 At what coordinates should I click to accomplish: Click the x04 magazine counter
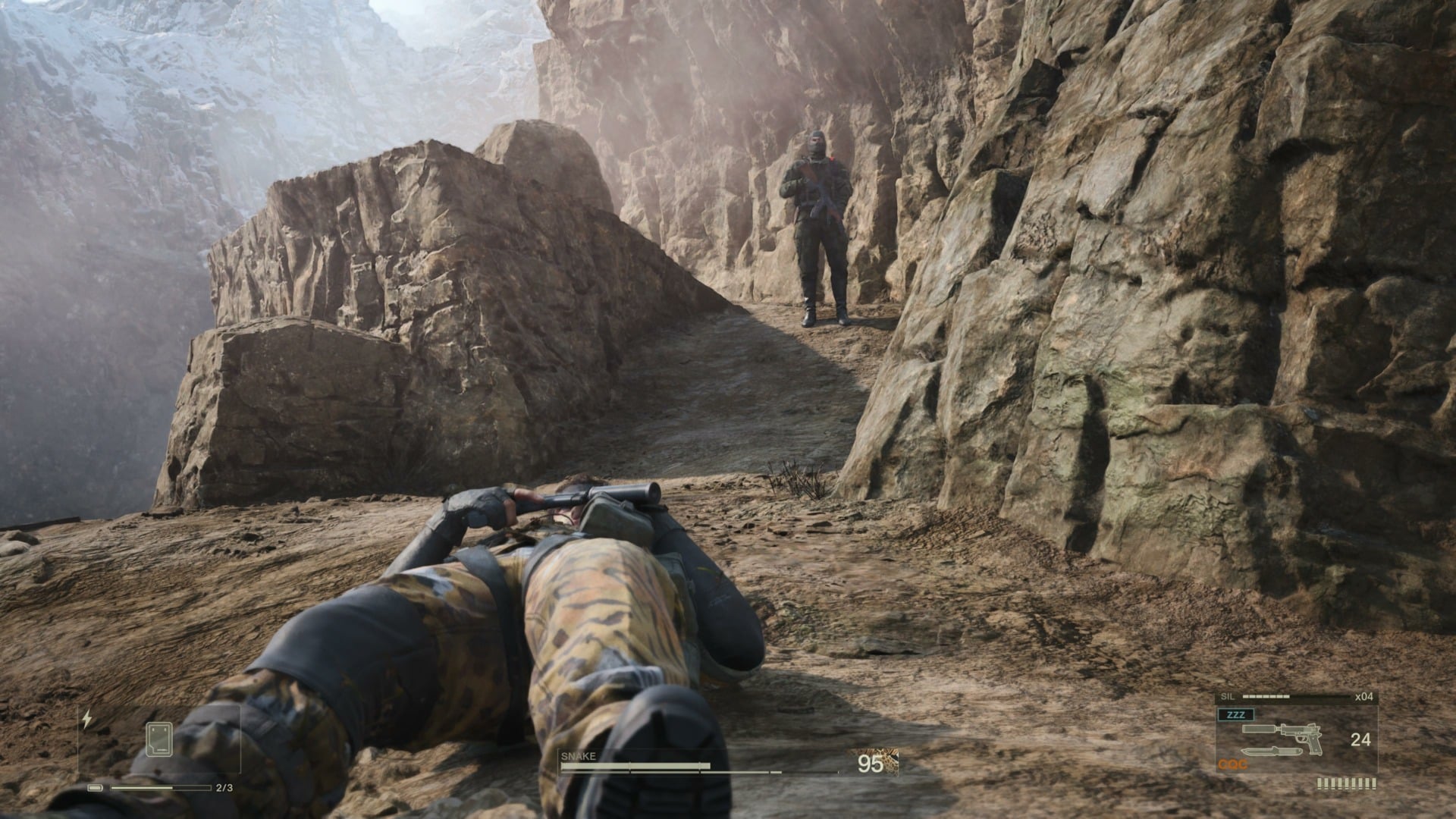(1363, 696)
